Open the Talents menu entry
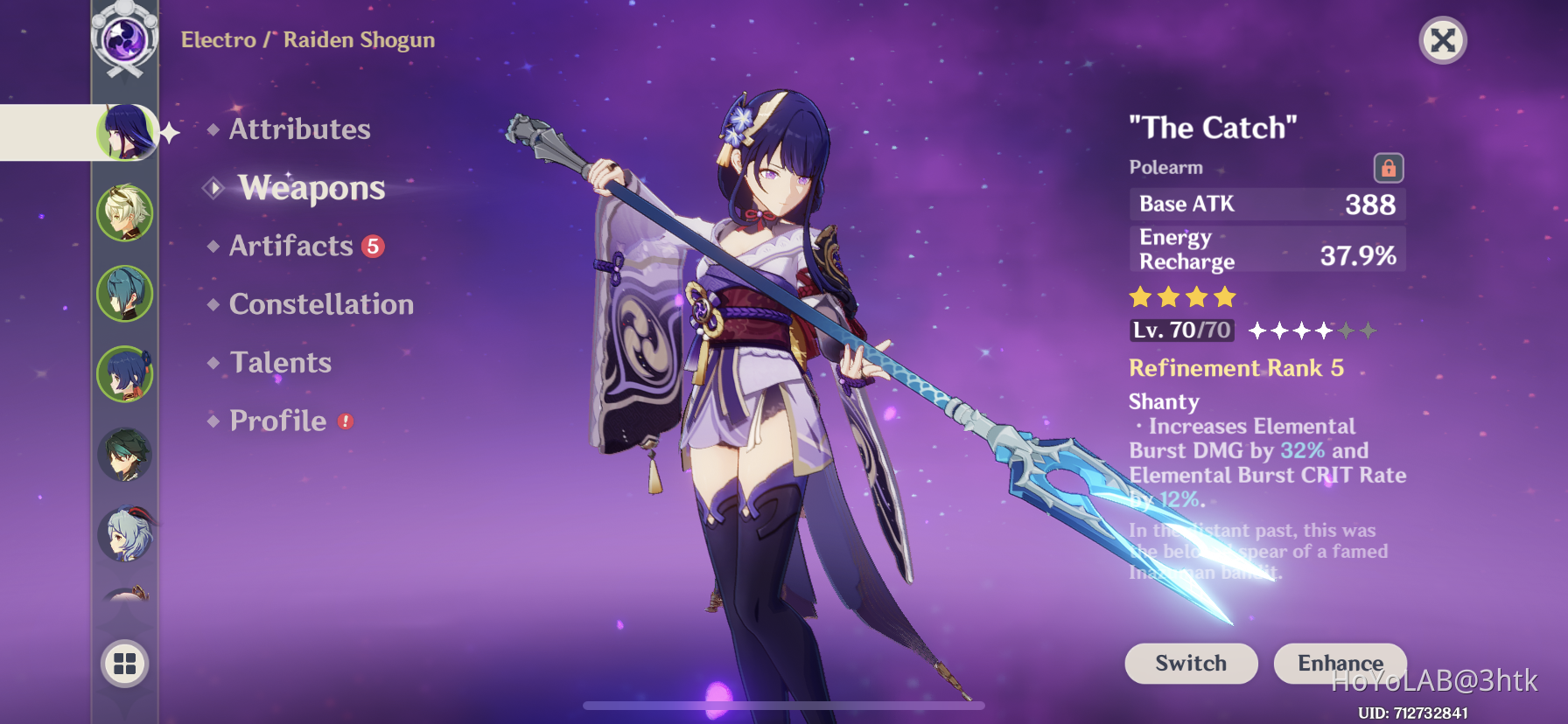Viewport: 1568px width, 724px height. [x=280, y=363]
